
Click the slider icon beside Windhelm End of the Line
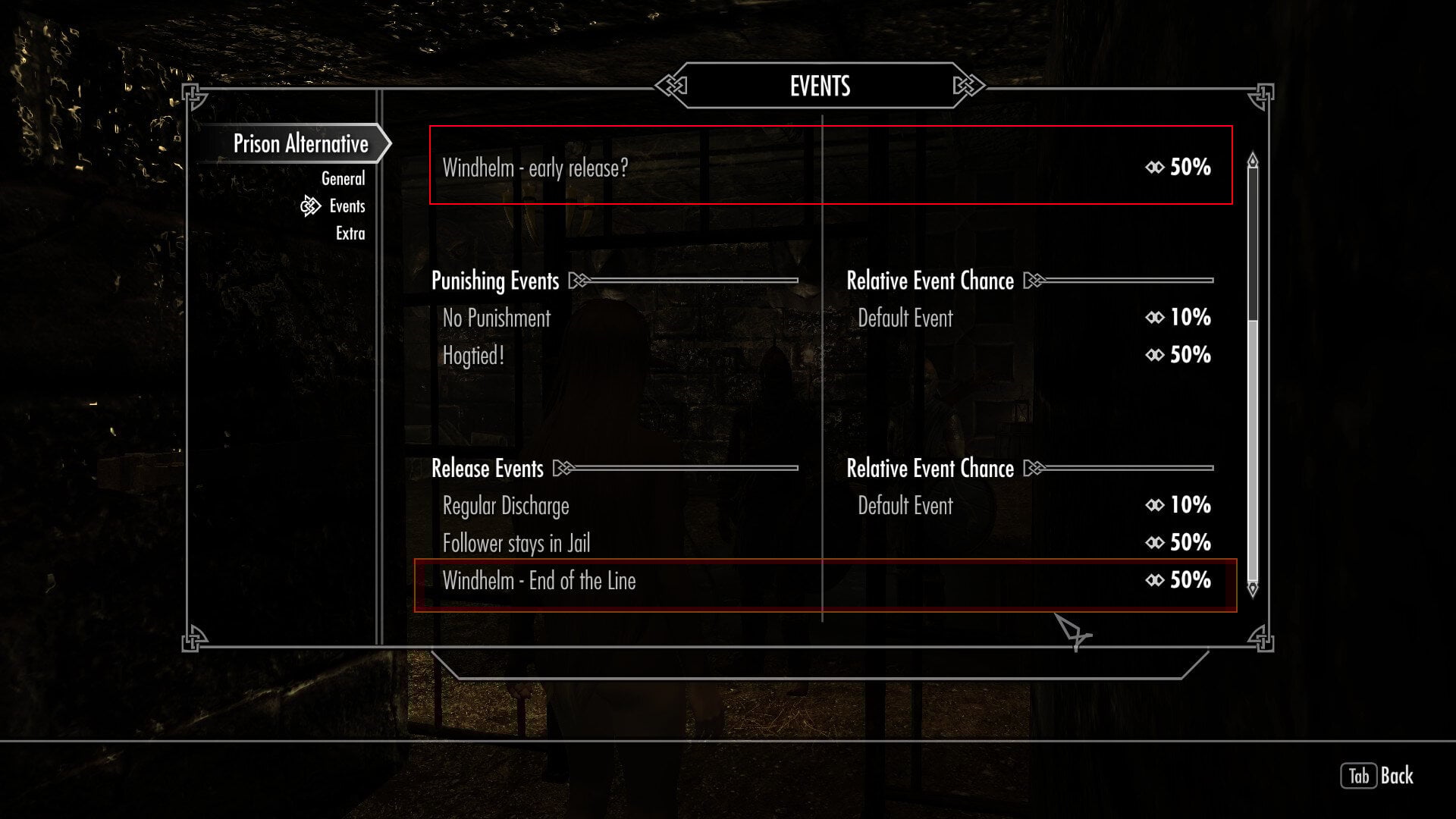pyautogui.click(x=1153, y=581)
